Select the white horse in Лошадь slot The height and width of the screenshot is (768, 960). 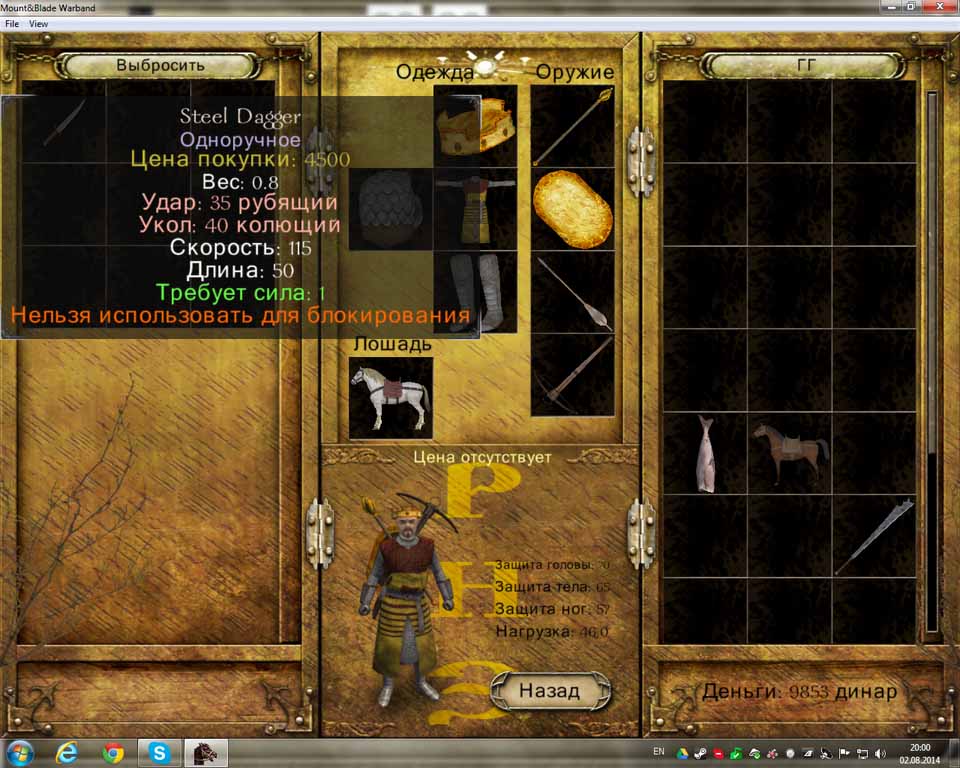[x=391, y=398]
